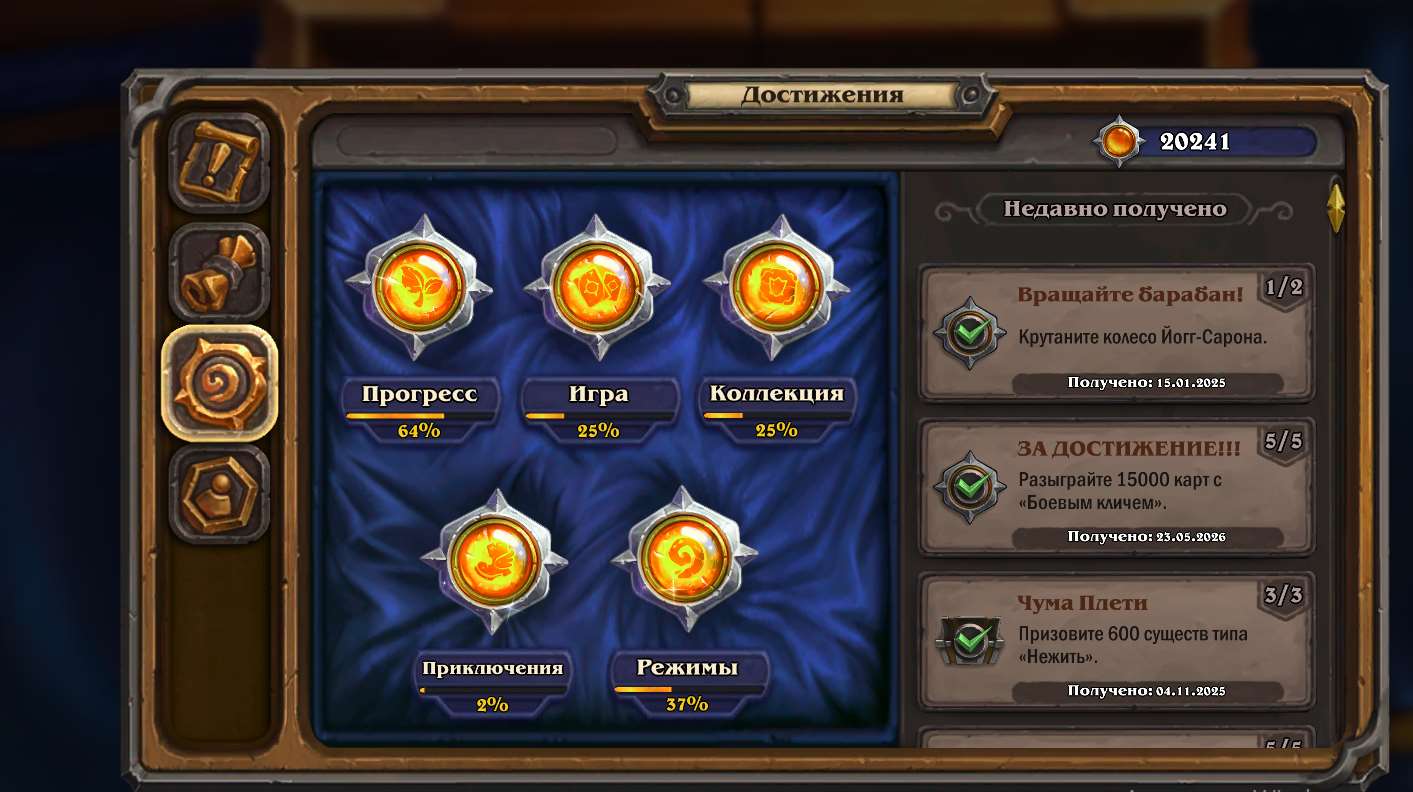The height and width of the screenshot is (792, 1413).
Task: Select the Hearthstone logo icon in sidebar
Action: click(218, 383)
